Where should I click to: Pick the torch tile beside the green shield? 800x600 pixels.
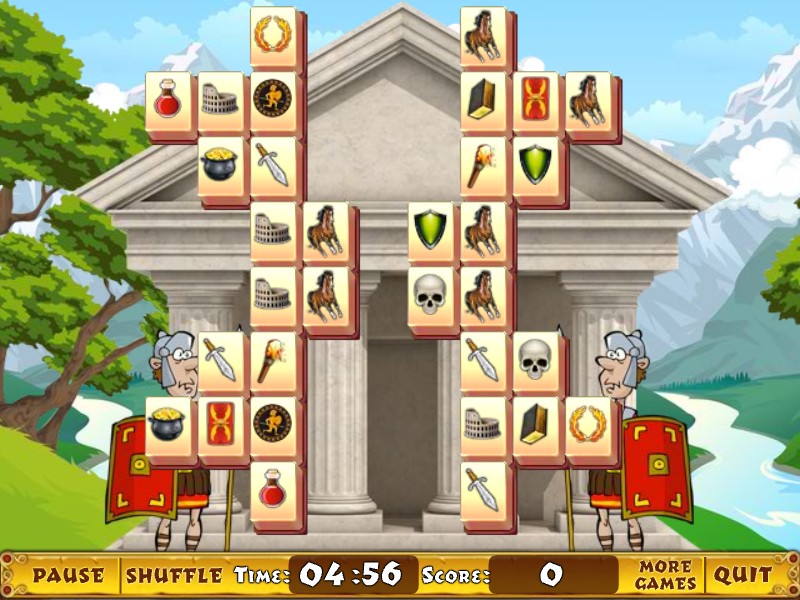pyautogui.click(x=483, y=166)
